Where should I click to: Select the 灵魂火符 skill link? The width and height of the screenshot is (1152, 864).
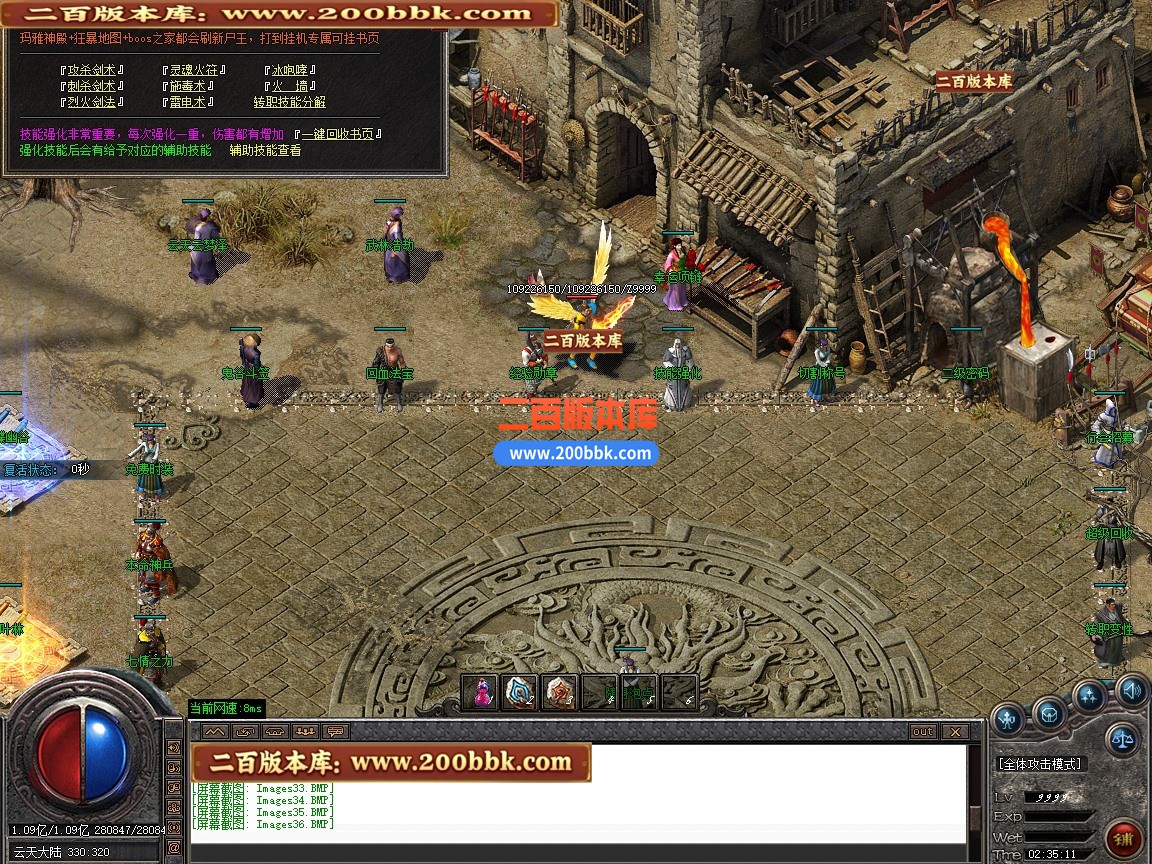tap(193, 70)
